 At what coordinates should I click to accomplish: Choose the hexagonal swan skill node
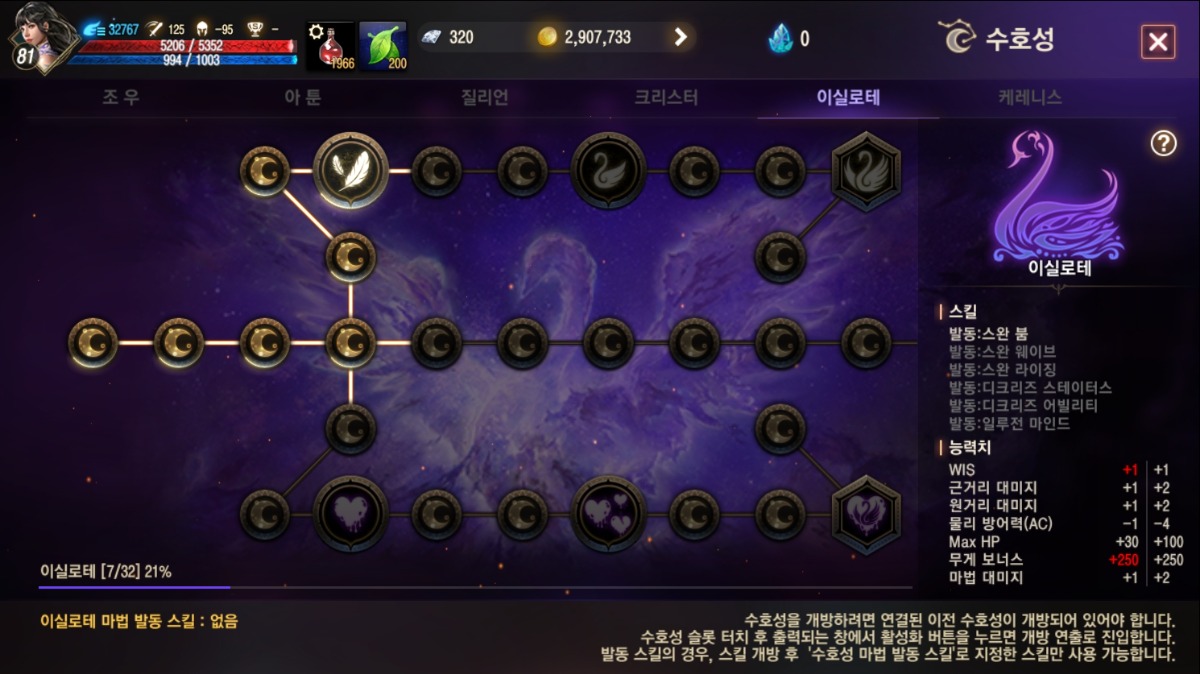[x=866, y=171]
